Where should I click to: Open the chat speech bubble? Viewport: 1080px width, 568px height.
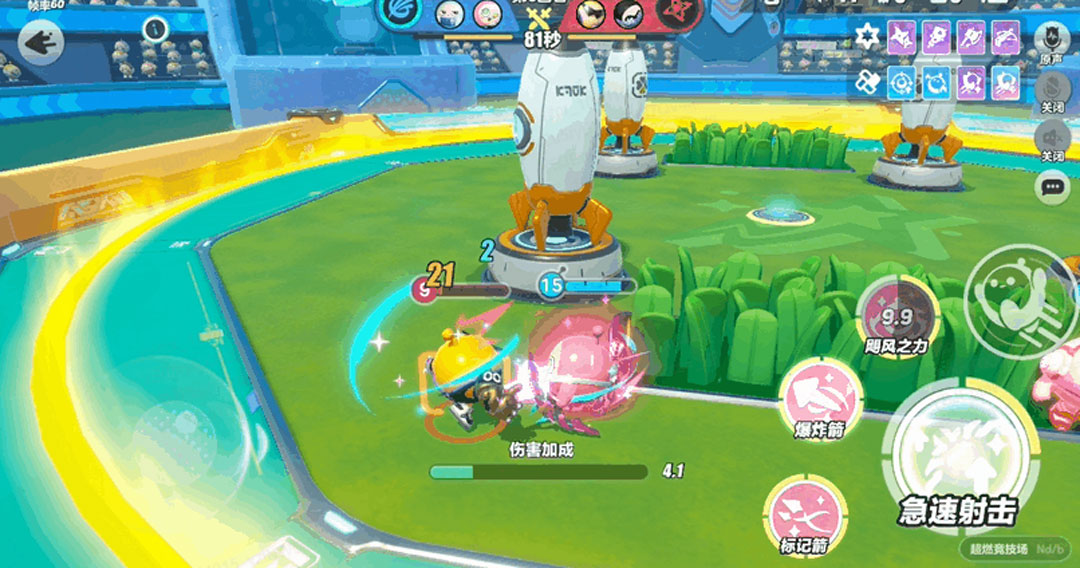pos(1051,187)
